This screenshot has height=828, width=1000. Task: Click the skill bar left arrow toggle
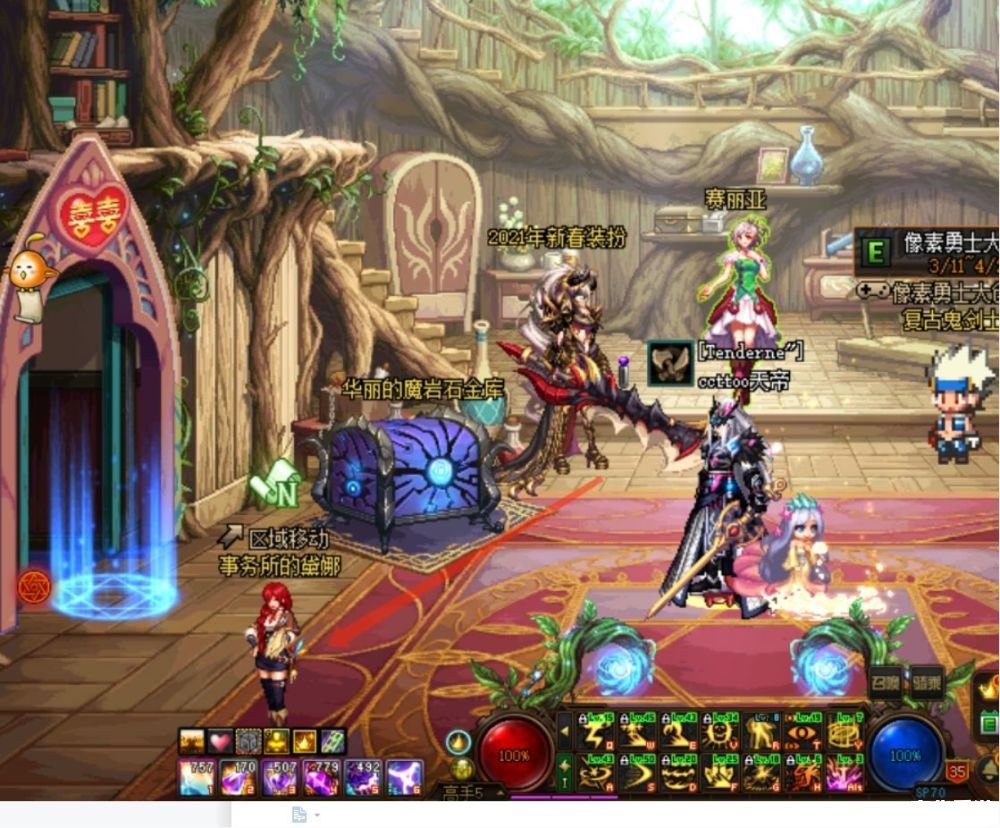[x=565, y=733]
